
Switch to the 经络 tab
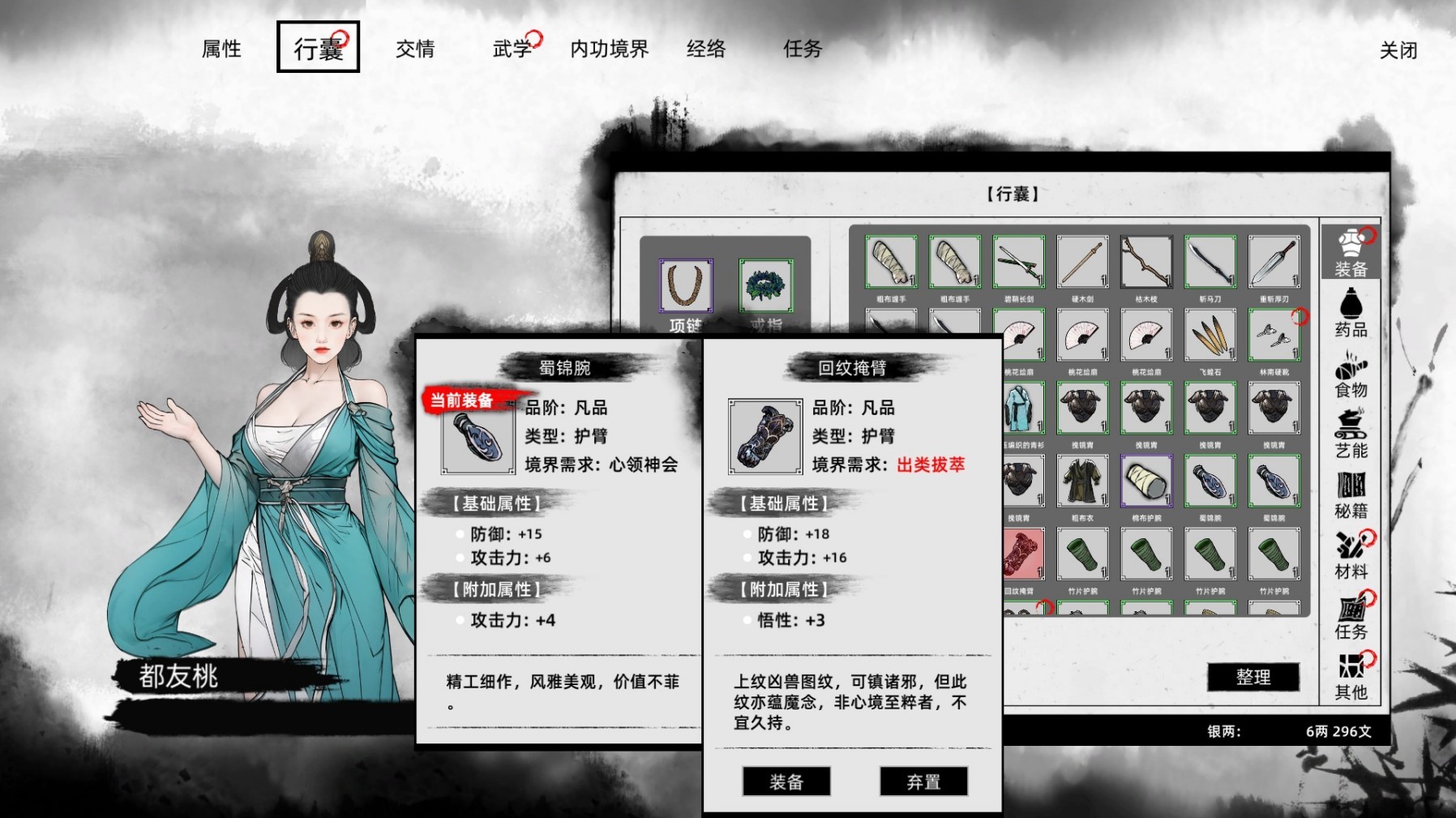pos(708,49)
